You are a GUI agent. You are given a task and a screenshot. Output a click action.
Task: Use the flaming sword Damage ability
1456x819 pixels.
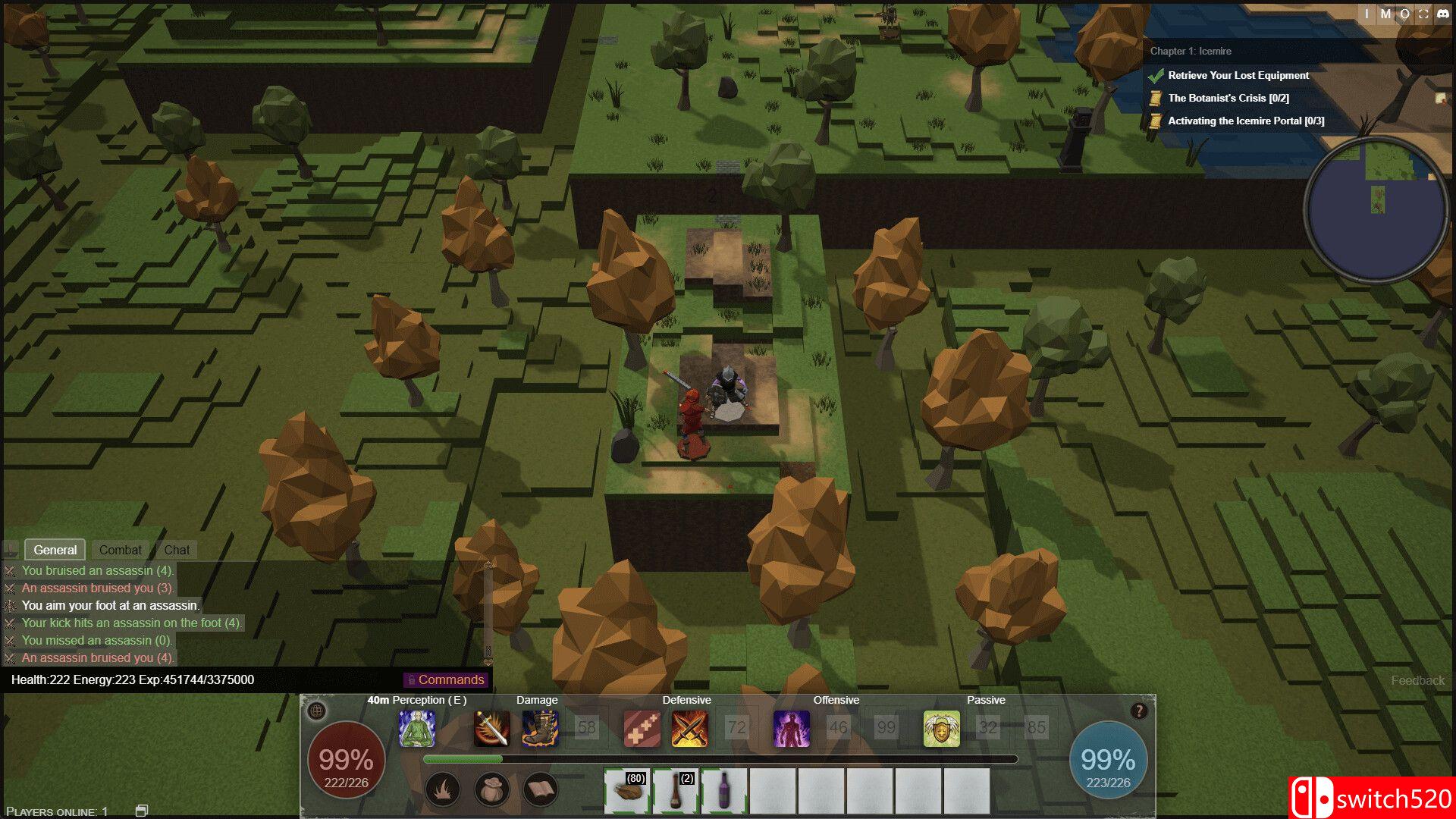coord(491,728)
